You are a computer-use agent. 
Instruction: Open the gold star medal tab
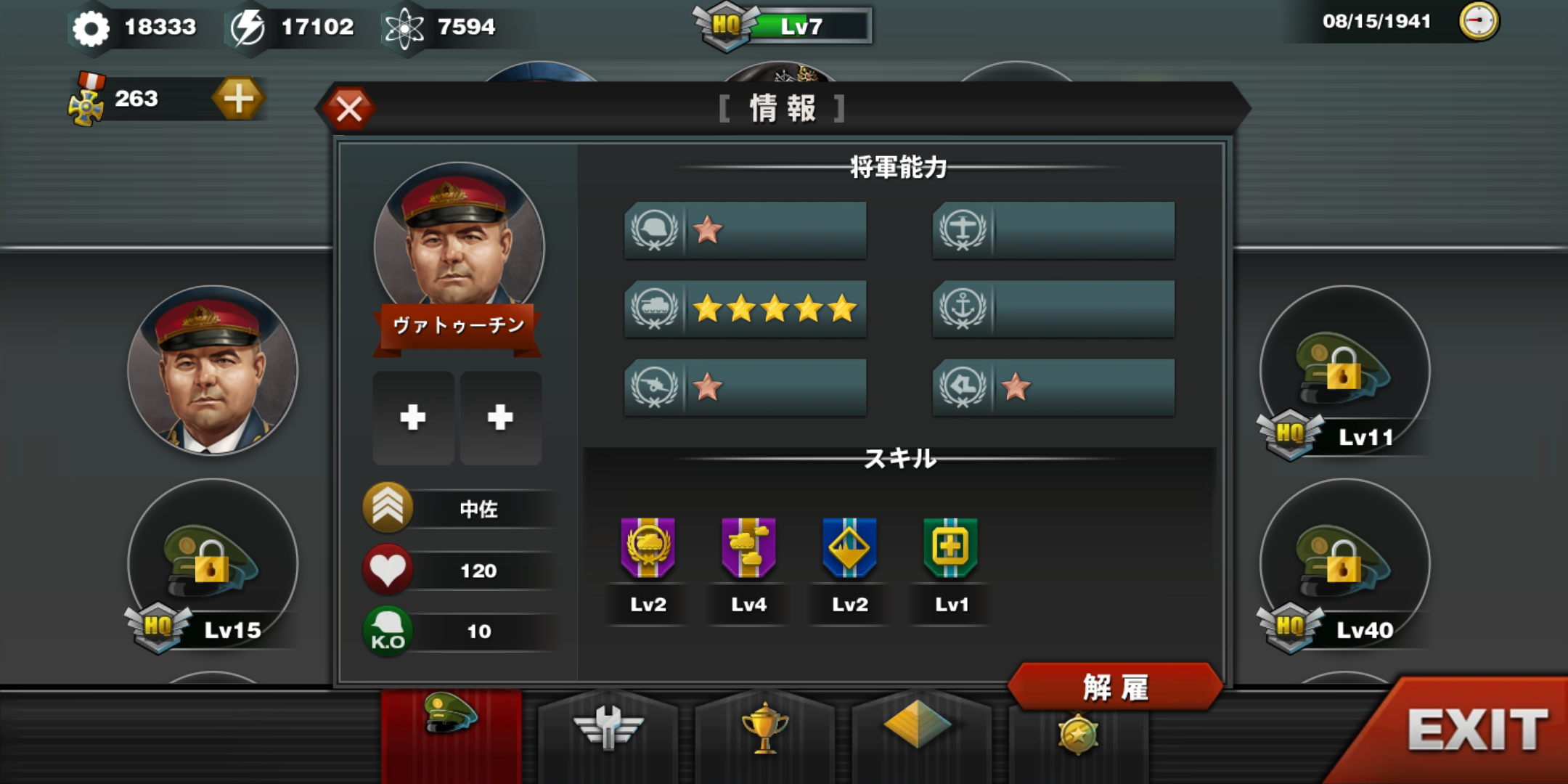click(1077, 735)
